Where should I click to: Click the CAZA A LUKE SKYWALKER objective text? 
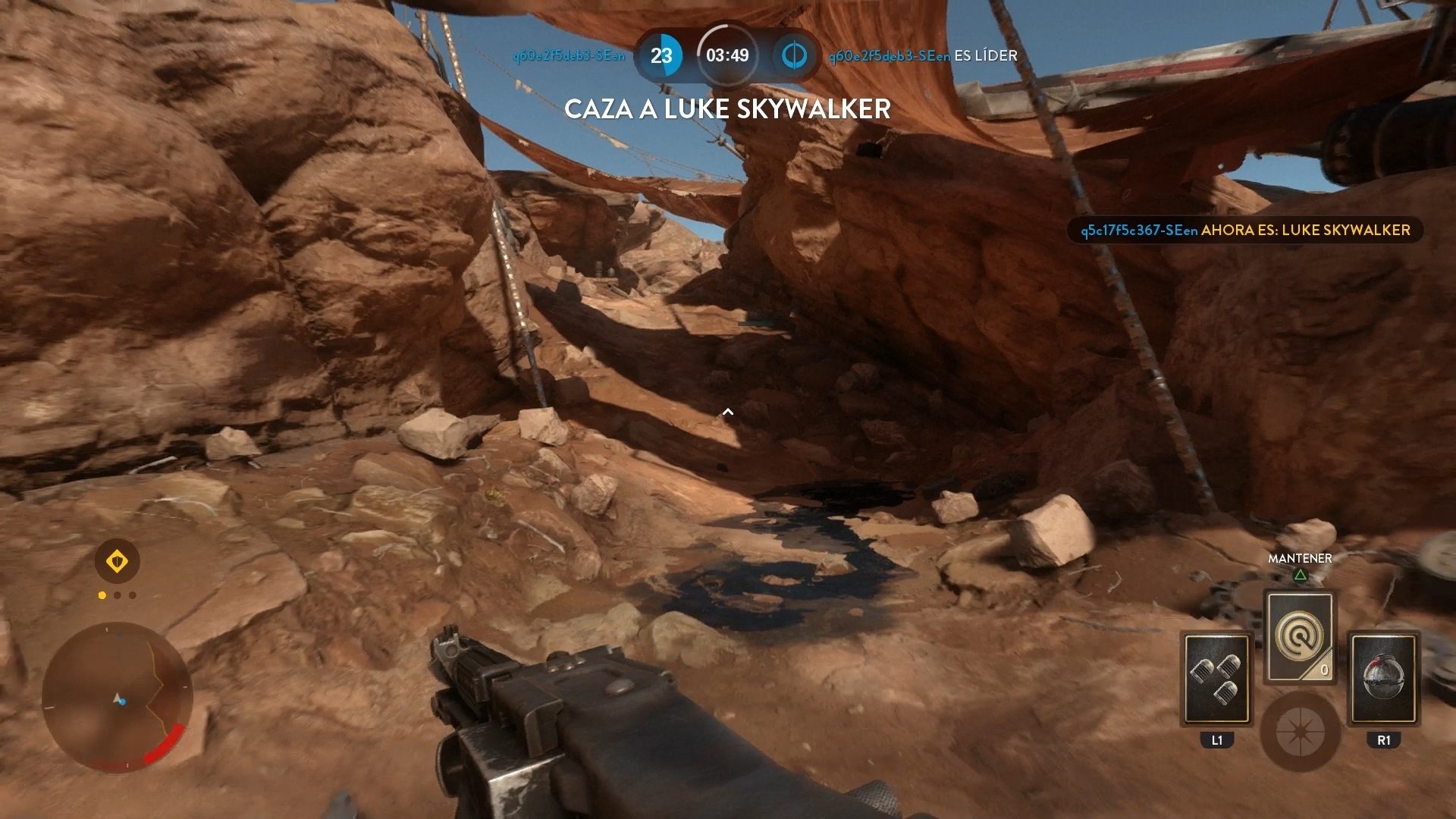pos(728,110)
